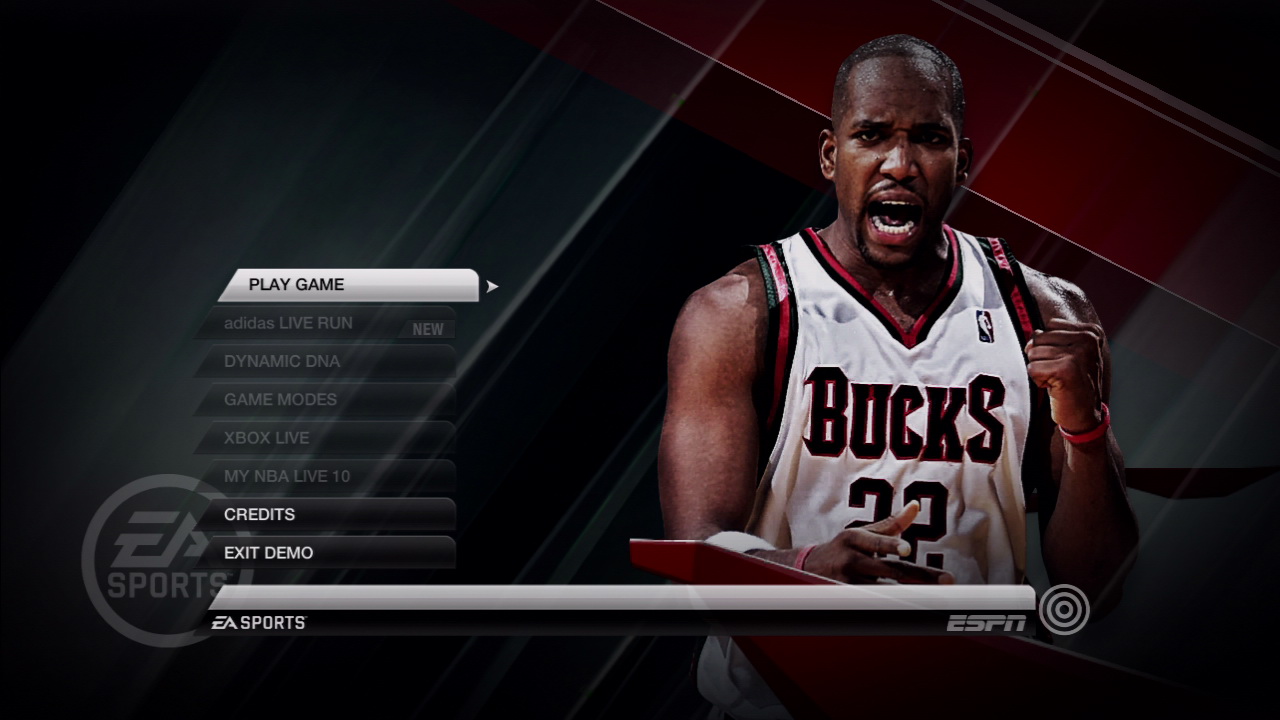Click the NEW badge on adidas LIVE RUN
The width and height of the screenshot is (1280, 720).
tap(429, 327)
